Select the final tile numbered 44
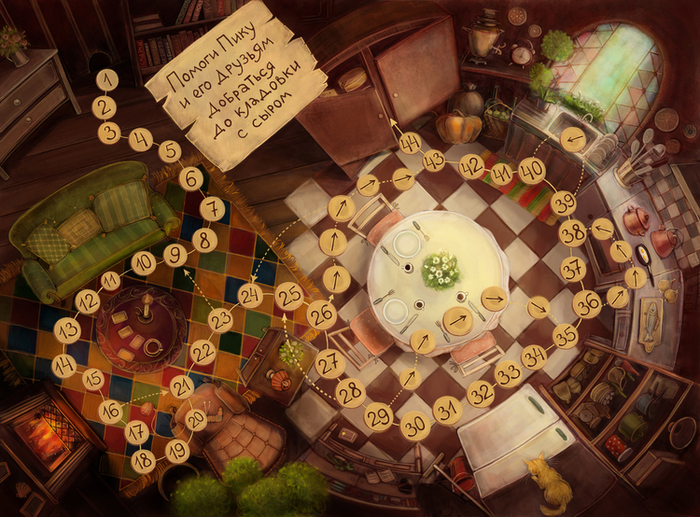Image resolution: width=700 pixels, height=517 pixels. click(x=410, y=142)
